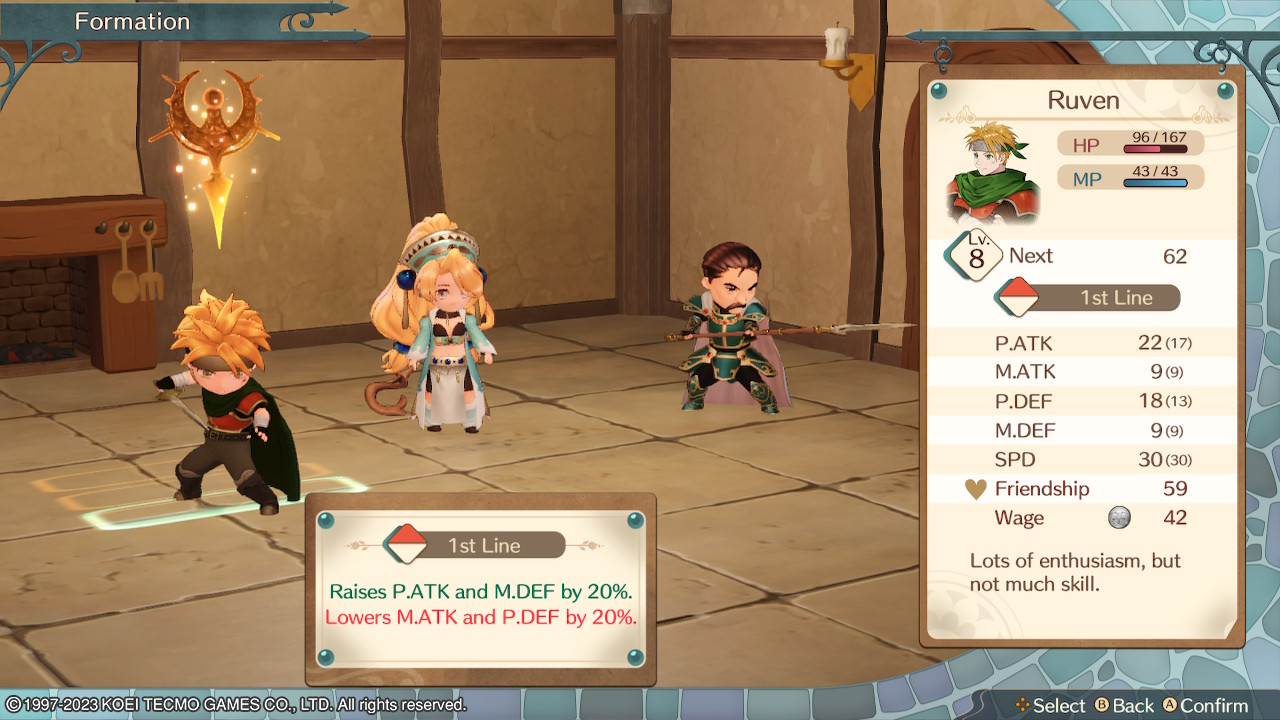1280x720 pixels.
Task: Choose the blonde woman in teal outfit
Action: click(x=434, y=328)
